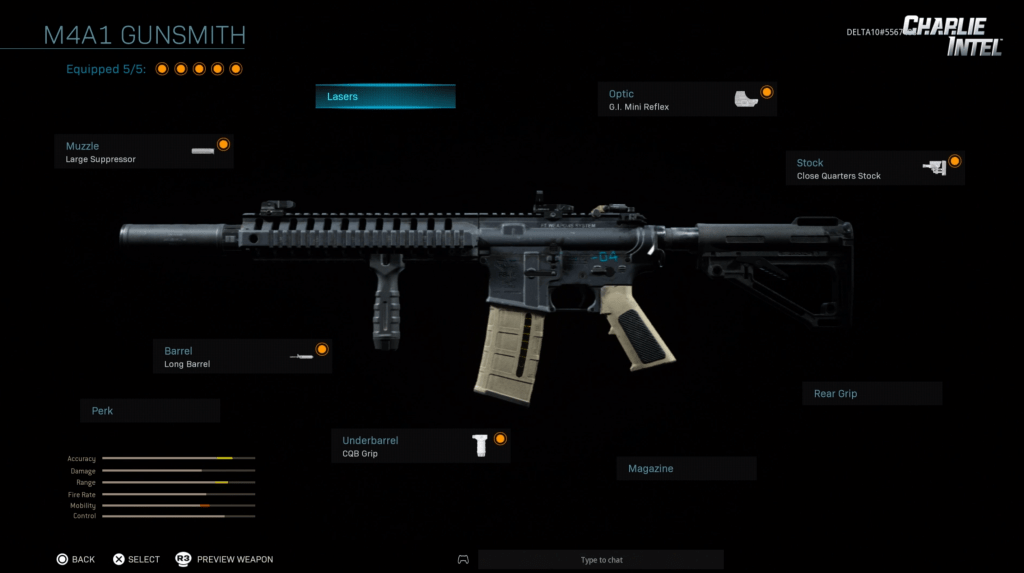Open the Stock Close Quarters slot
The height and width of the screenshot is (573, 1024).
(x=875, y=169)
